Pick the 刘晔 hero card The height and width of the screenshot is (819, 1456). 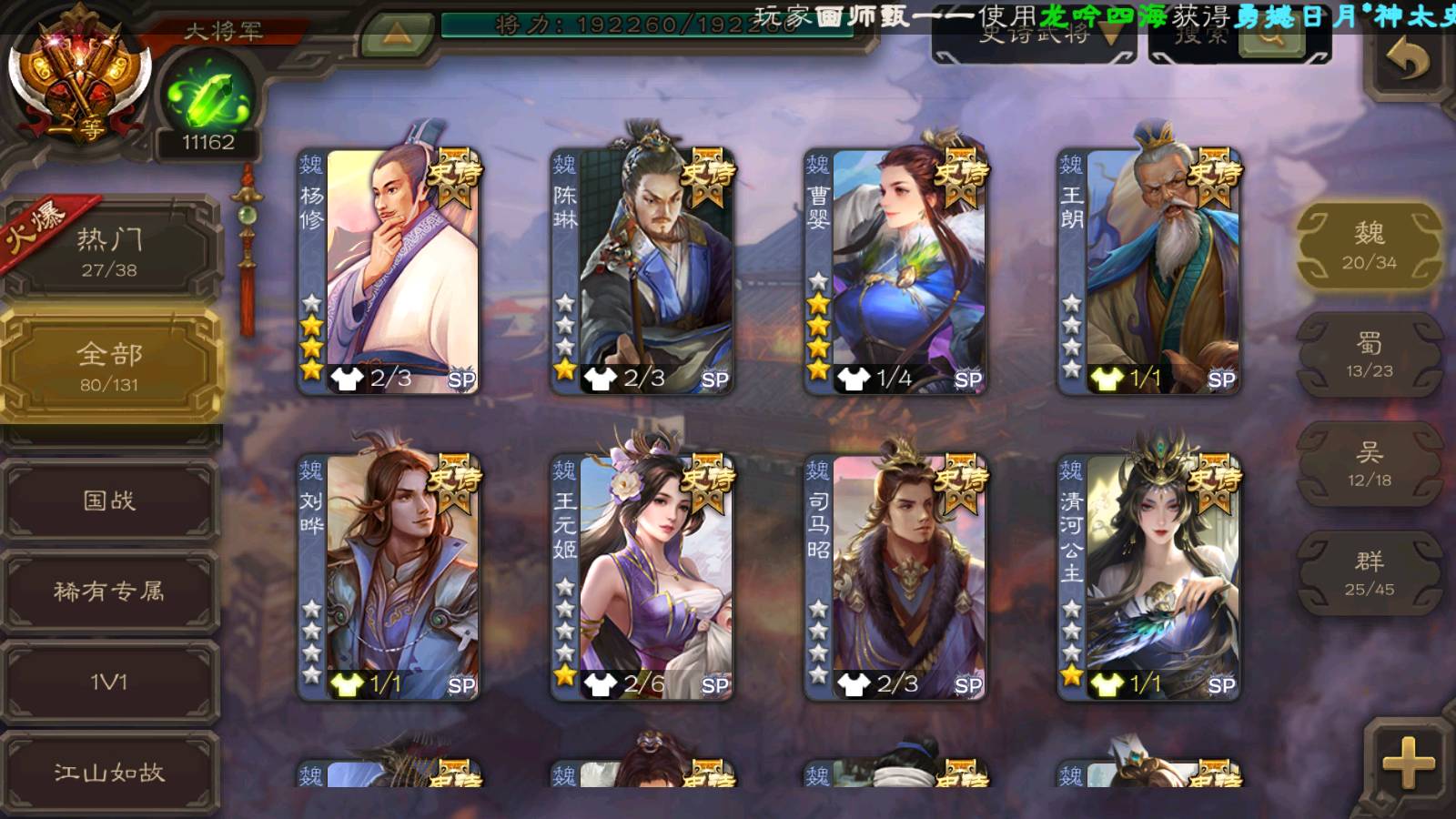pyautogui.click(x=389, y=577)
